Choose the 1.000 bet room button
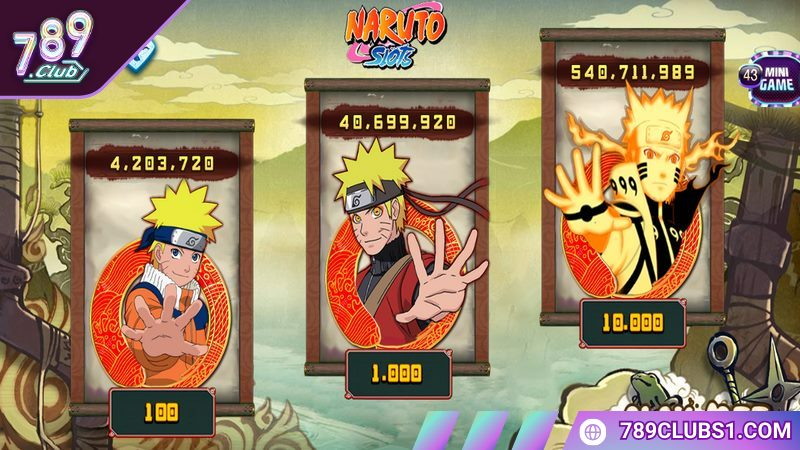 coord(397,372)
